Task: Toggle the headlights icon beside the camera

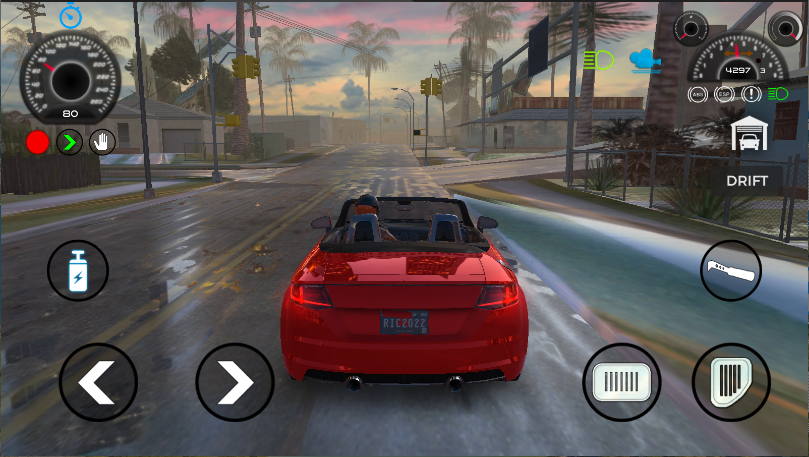Action: click(x=598, y=60)
